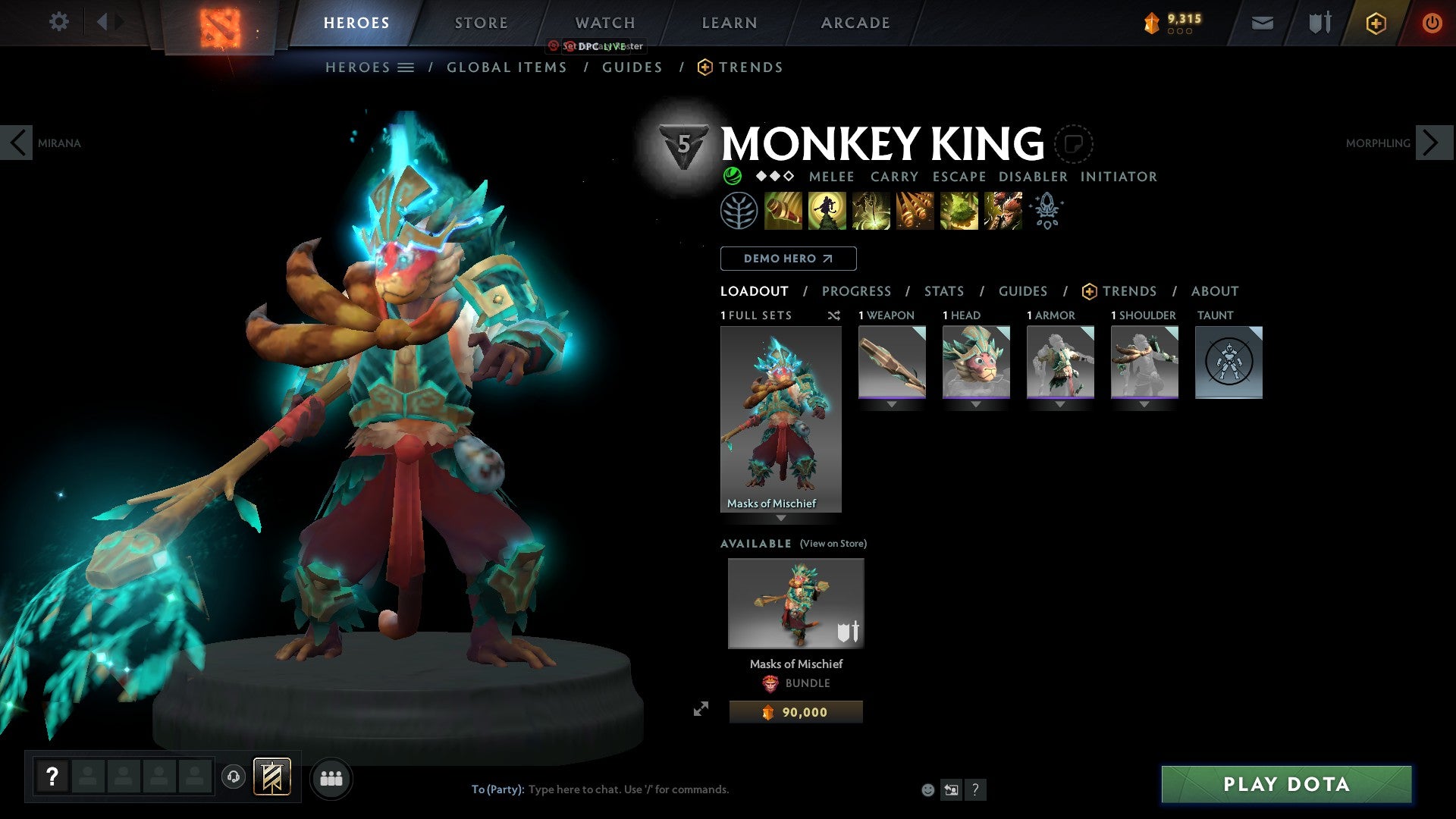This screenshot has width=1456, height=819.
Task: Expand the Masks of Mischief set details arrow
Action: click(x=781, y=519)
